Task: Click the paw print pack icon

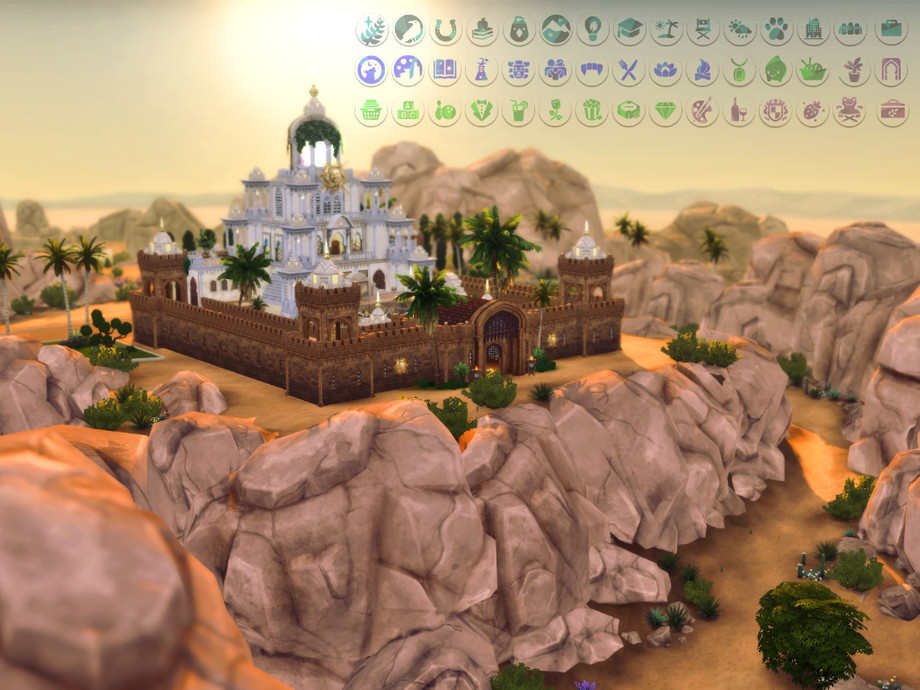Action: pyautogui.click(x=776, y=29)
